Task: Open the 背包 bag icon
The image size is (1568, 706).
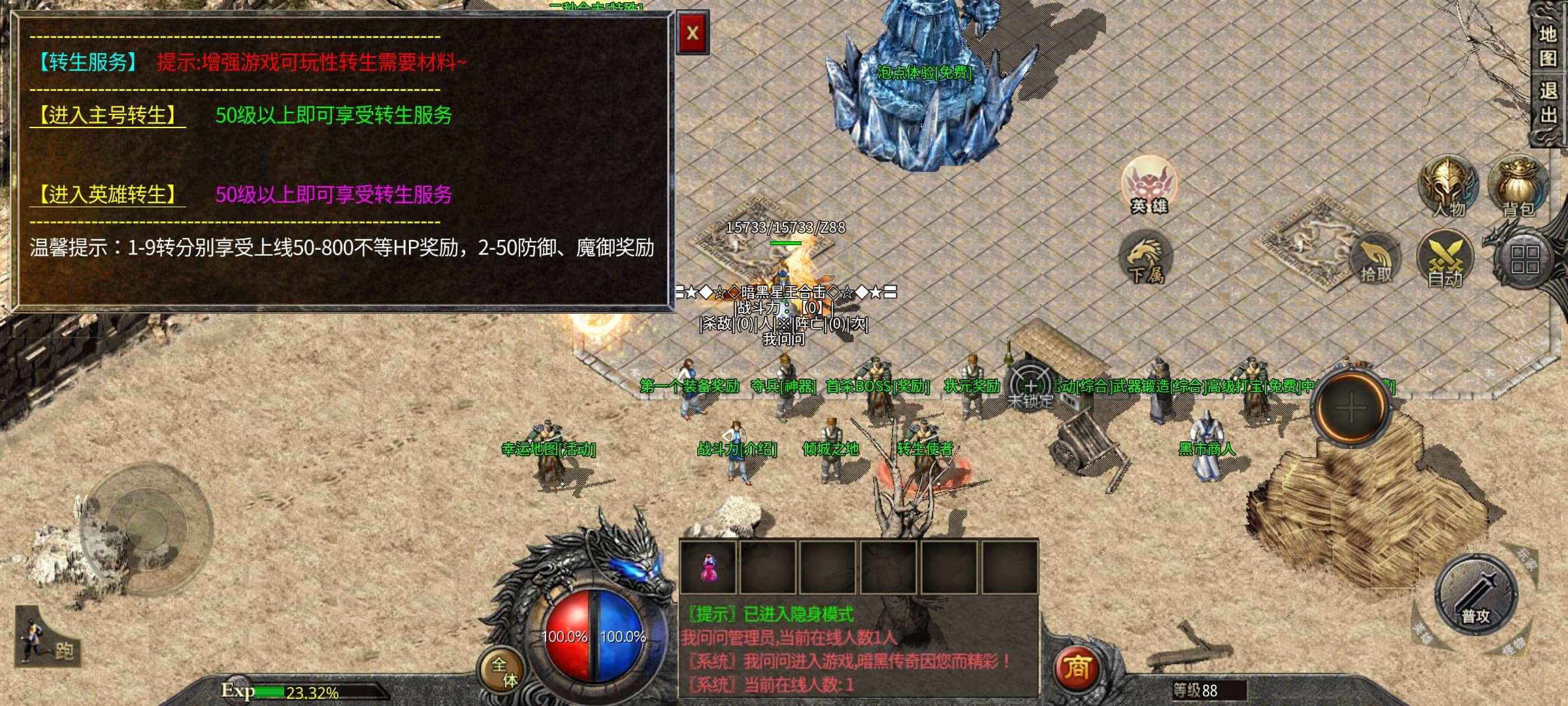Action: [x=1518, y=186]
